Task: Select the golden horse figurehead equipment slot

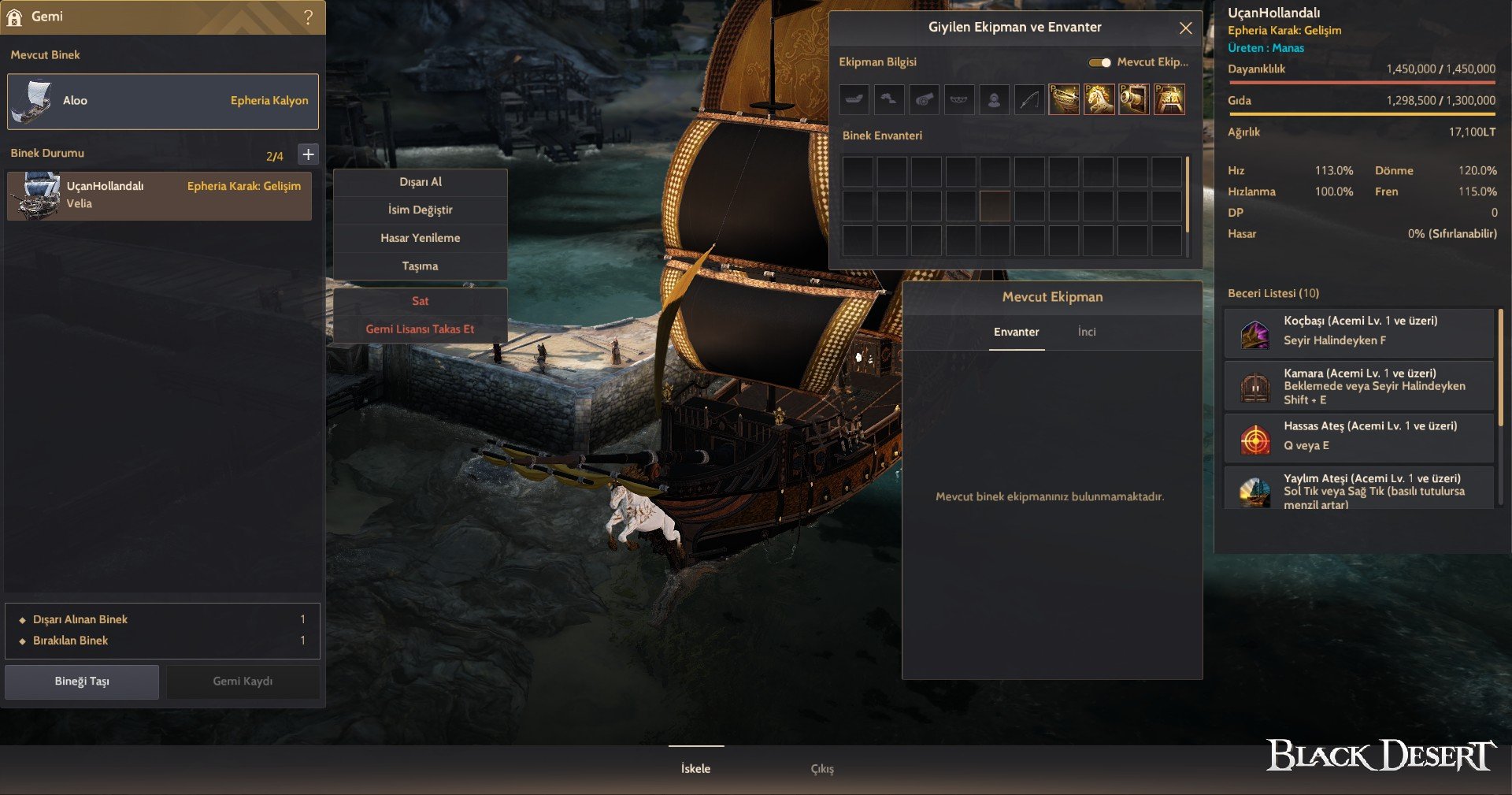Action: point(1099,100)
